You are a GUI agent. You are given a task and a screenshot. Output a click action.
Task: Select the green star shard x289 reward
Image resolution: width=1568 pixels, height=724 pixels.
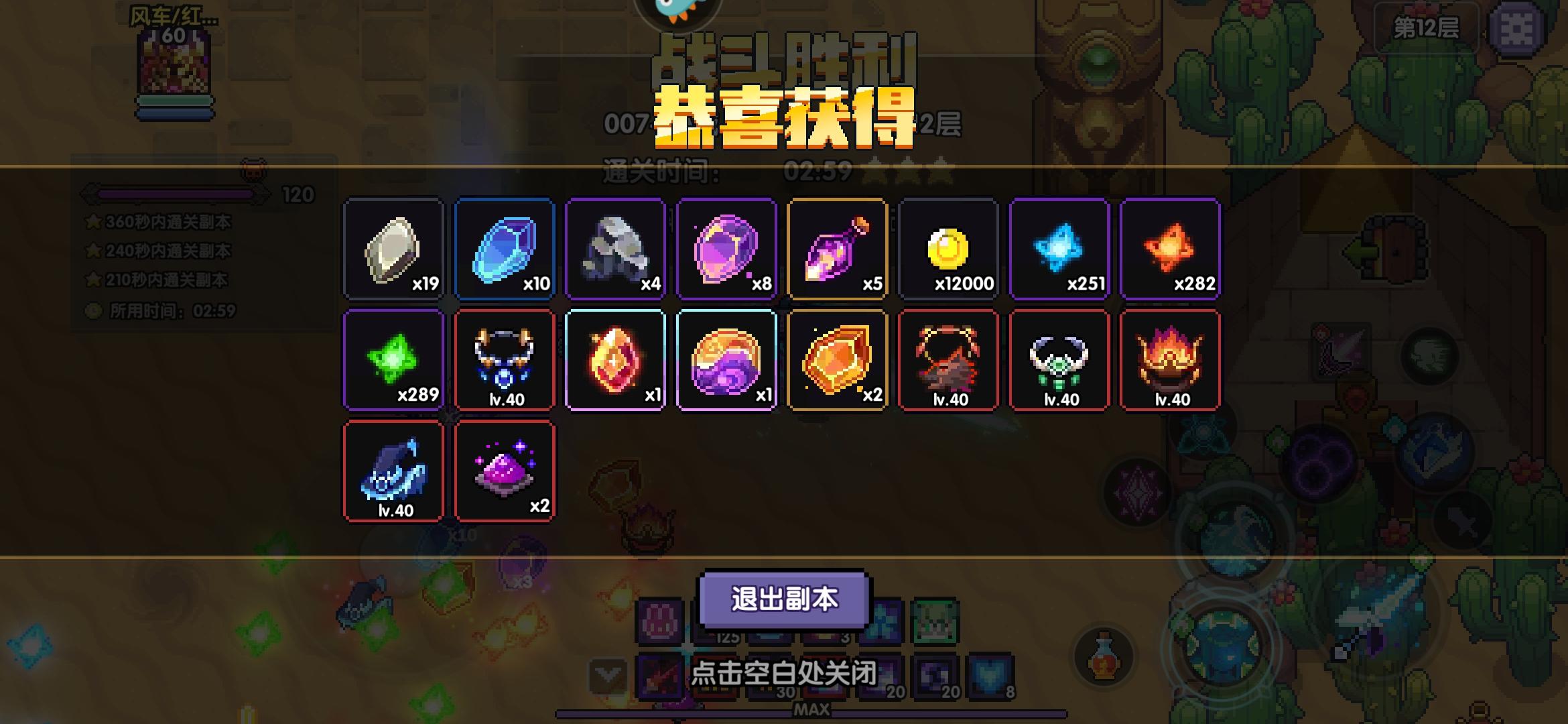(x=394, y=362)
